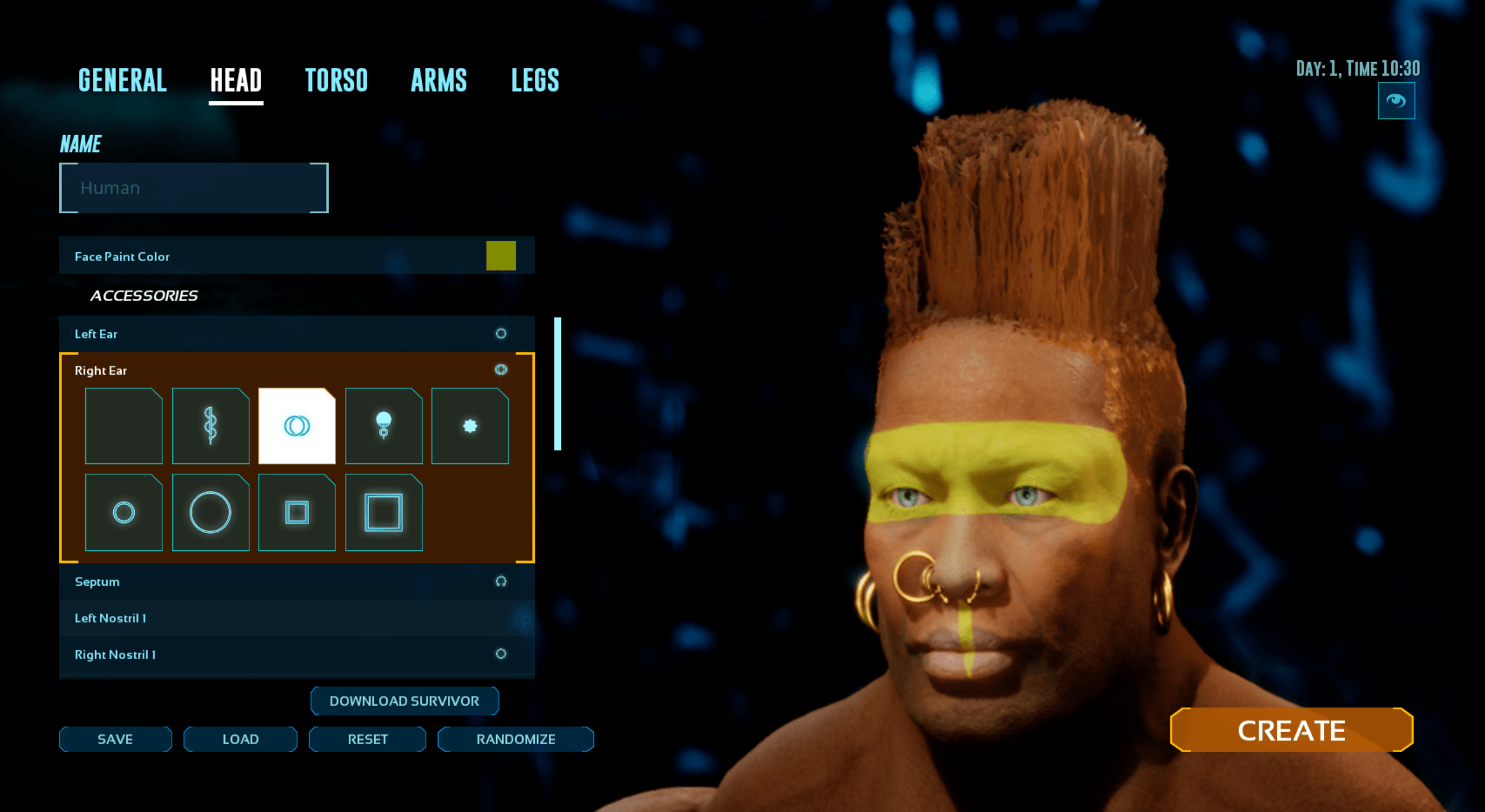Toggle the eye visibility icon

(x=1396, y=101)
